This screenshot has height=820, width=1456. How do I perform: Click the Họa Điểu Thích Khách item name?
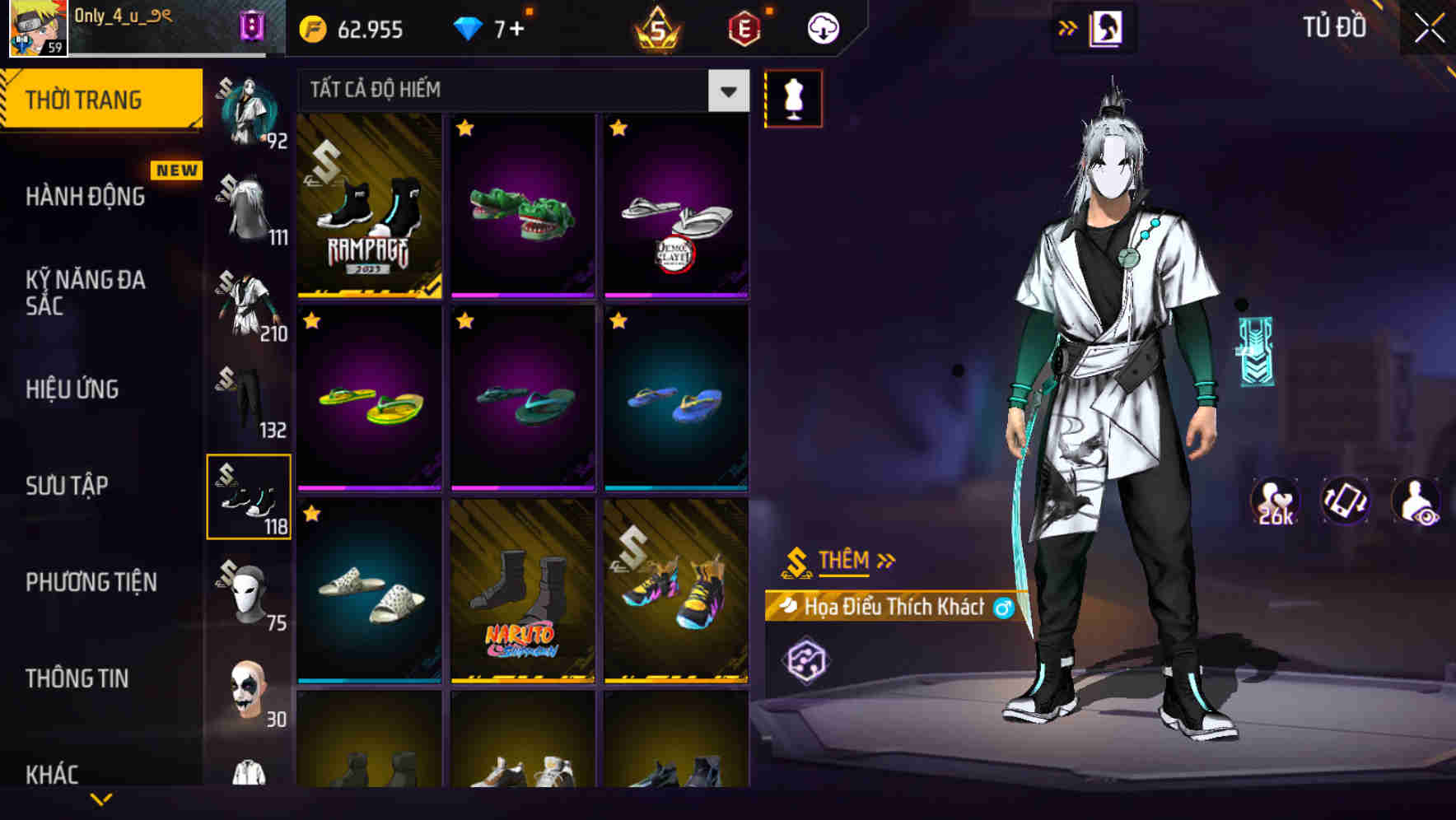coord(893,607)
